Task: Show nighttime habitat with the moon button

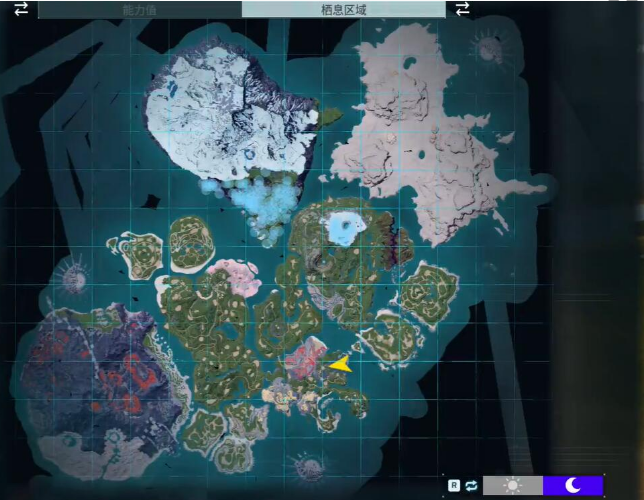Action: (x=573, y=485)
